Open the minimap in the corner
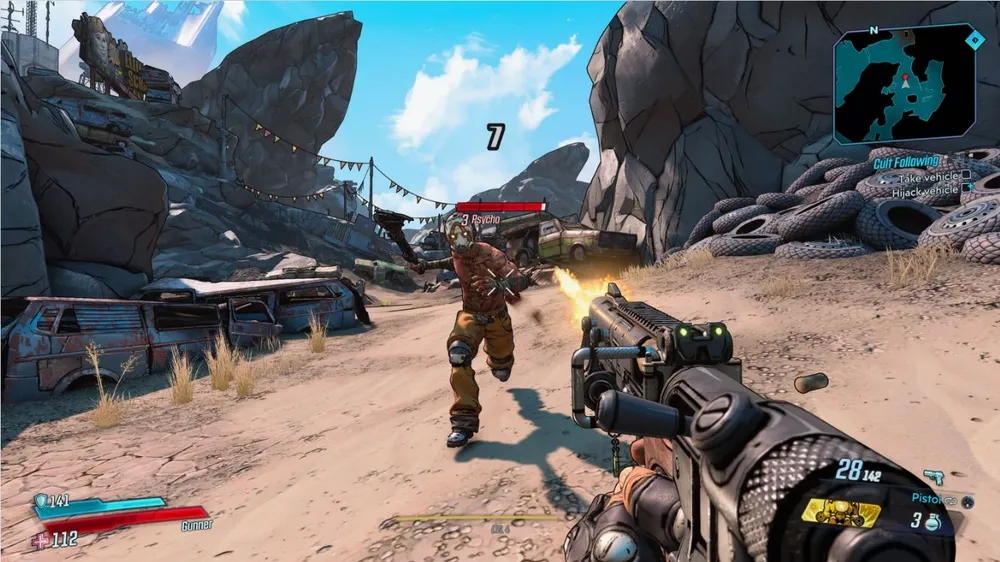Image resolution: width=1000 pixels, height=562 pixels. click(x=905, y=85)
